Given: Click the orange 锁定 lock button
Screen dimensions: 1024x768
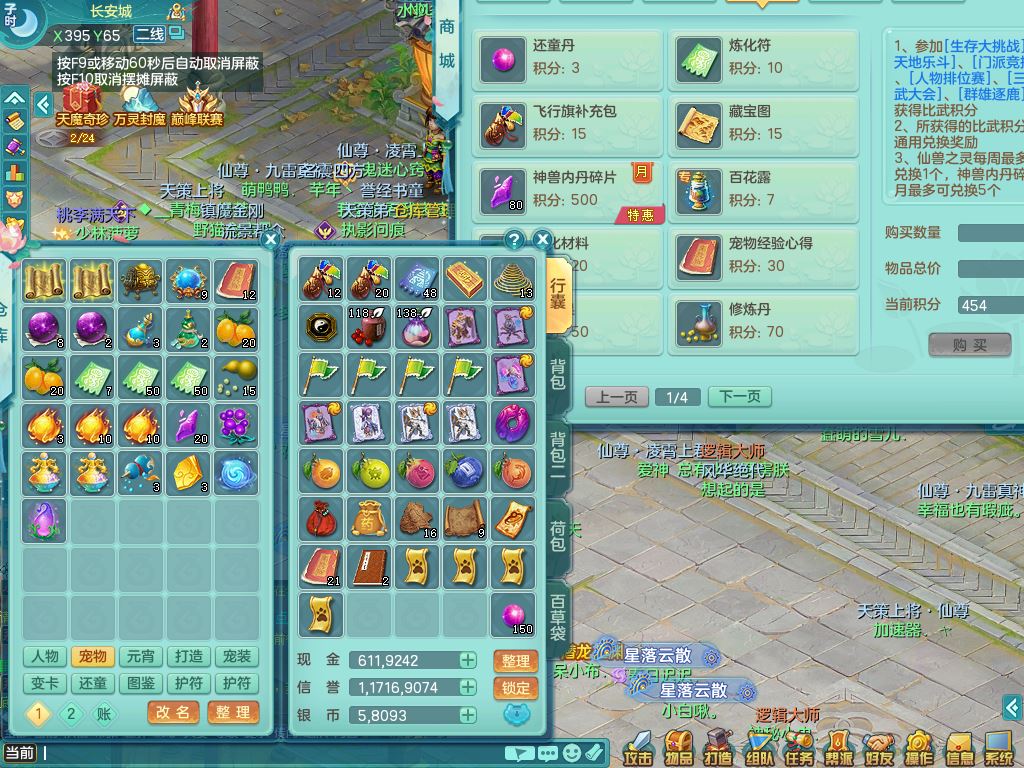Looking at the screenshot, I should tap(516, 688).
